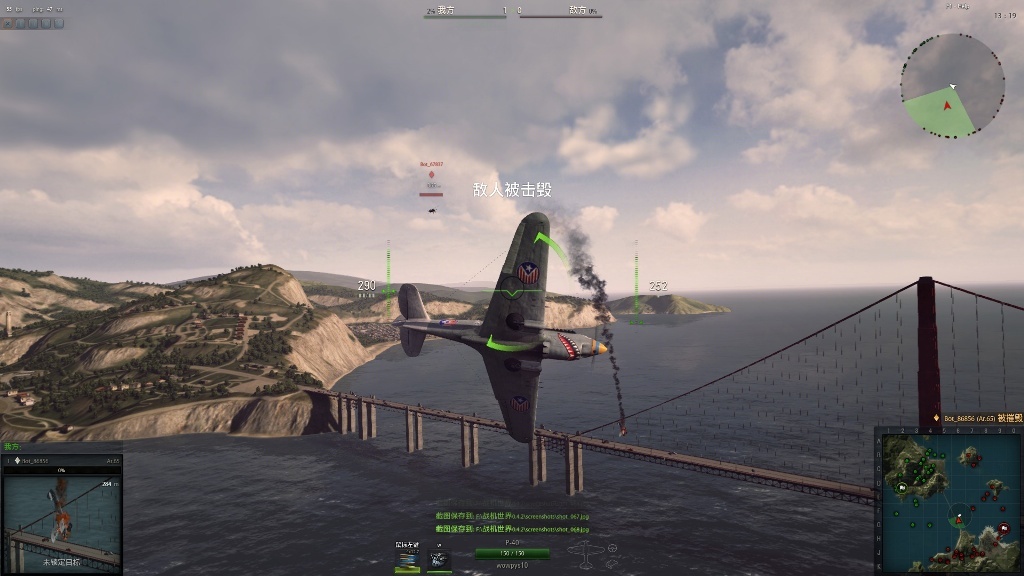Select the machine gun ammo belt icon

[407, 558]
